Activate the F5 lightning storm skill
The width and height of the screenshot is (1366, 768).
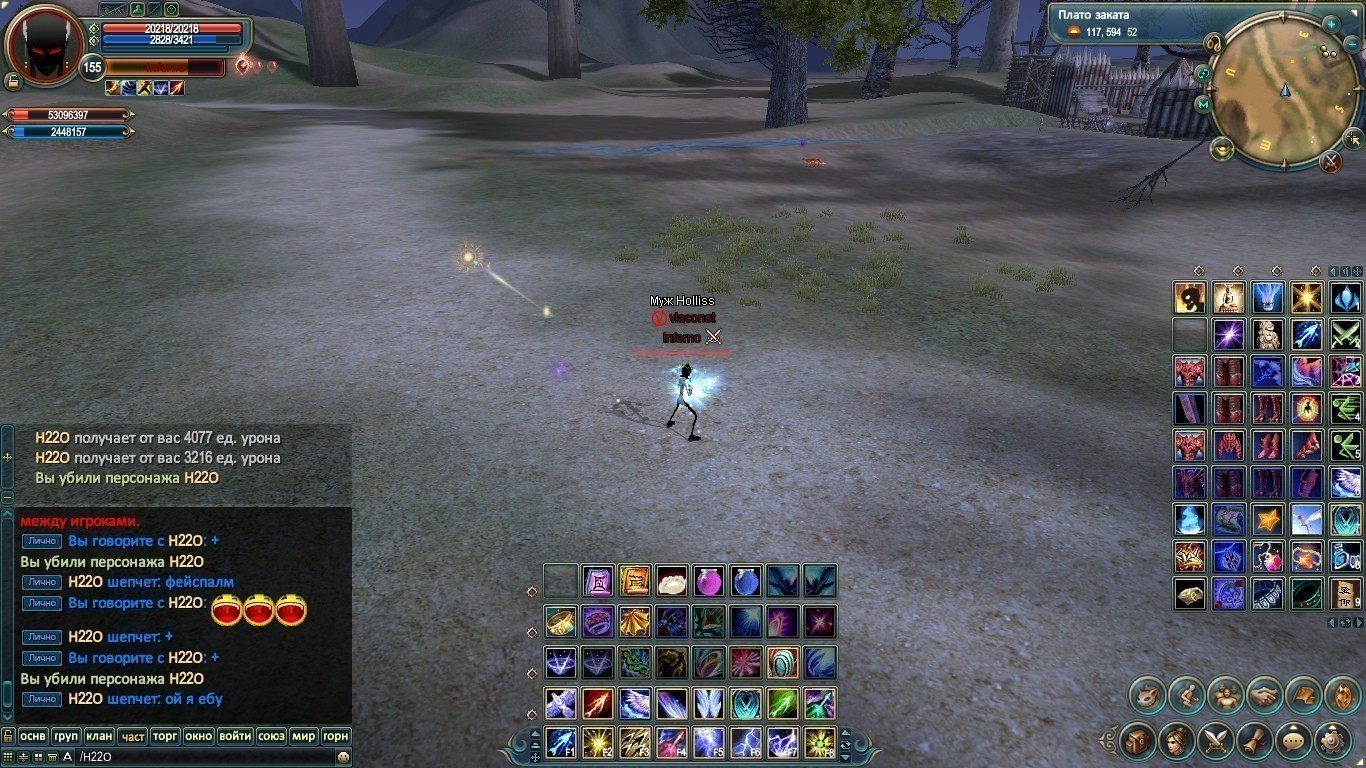709,743
